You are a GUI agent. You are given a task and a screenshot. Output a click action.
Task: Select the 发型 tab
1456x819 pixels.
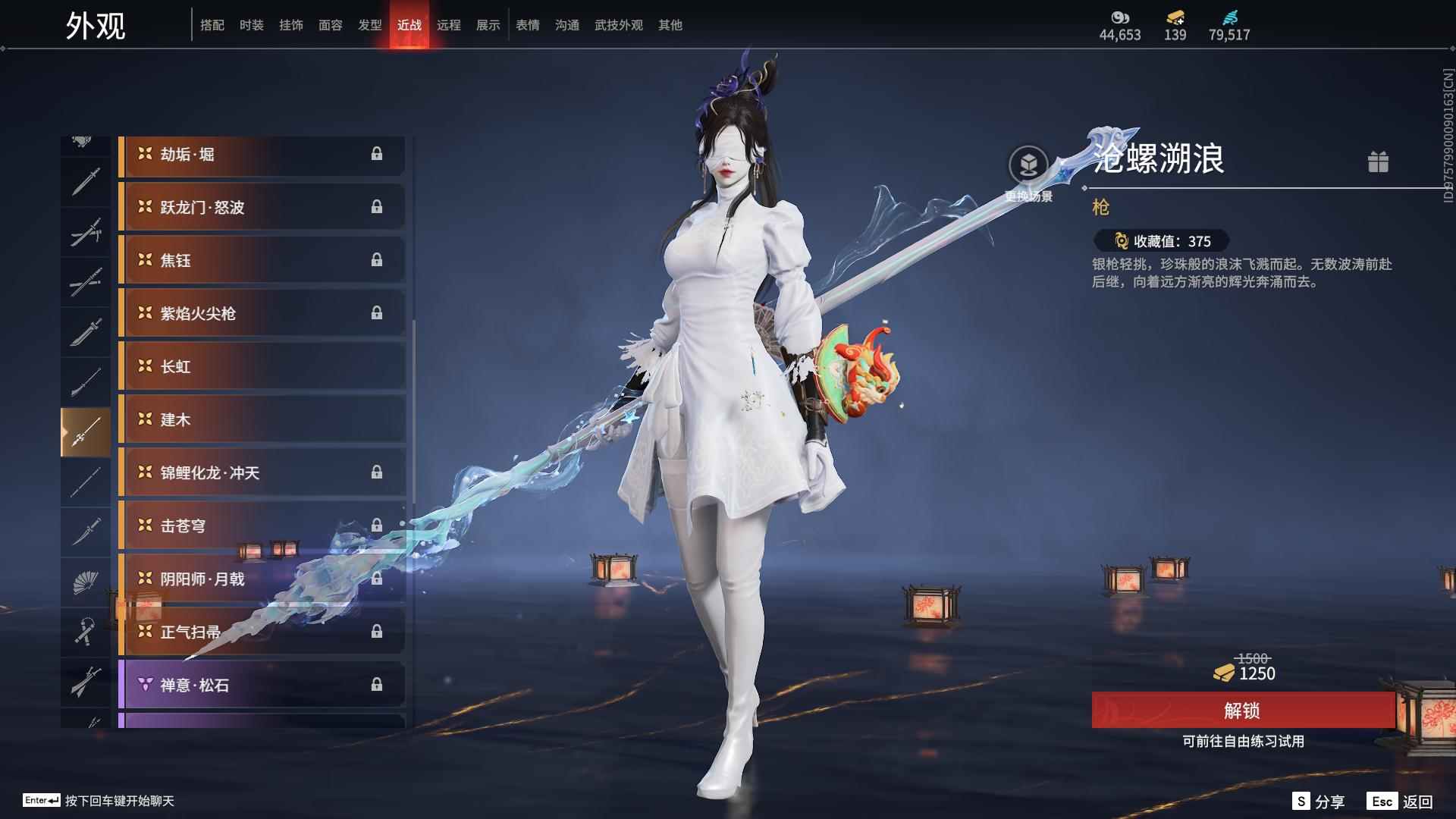pos(369,25)
